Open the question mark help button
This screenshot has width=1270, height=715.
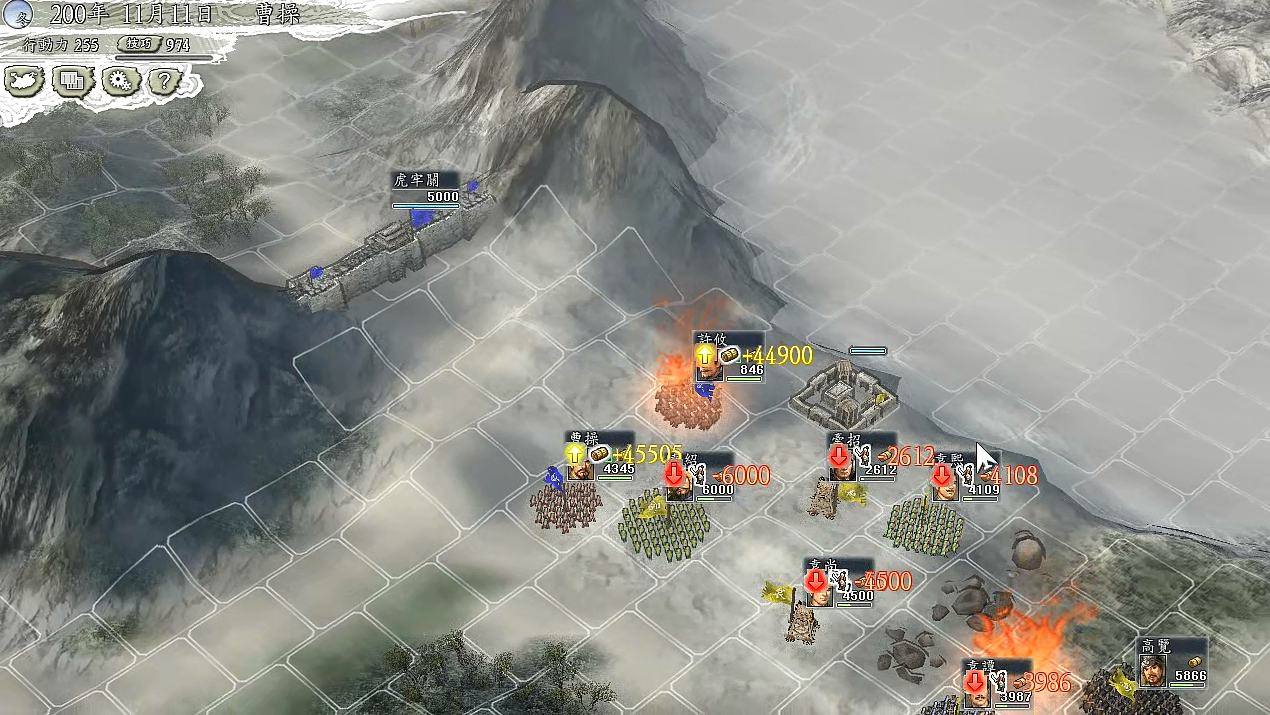click(x=168, y=81)
